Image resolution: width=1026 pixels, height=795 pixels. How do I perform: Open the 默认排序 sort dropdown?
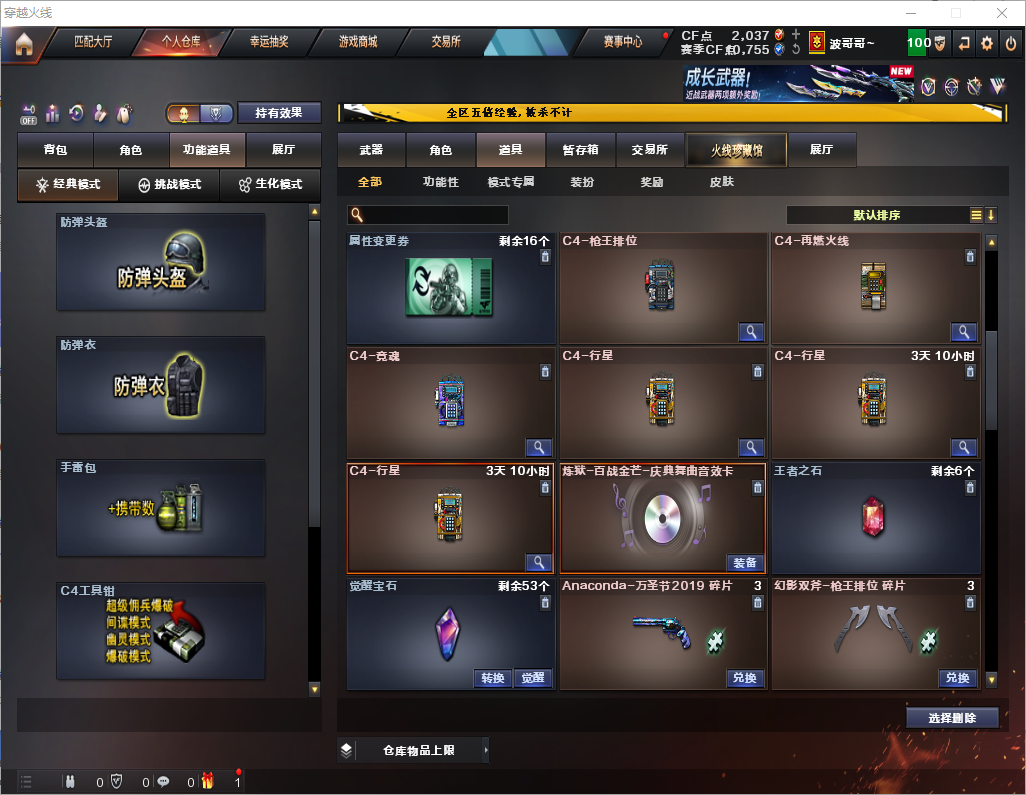tap(875, 215)
